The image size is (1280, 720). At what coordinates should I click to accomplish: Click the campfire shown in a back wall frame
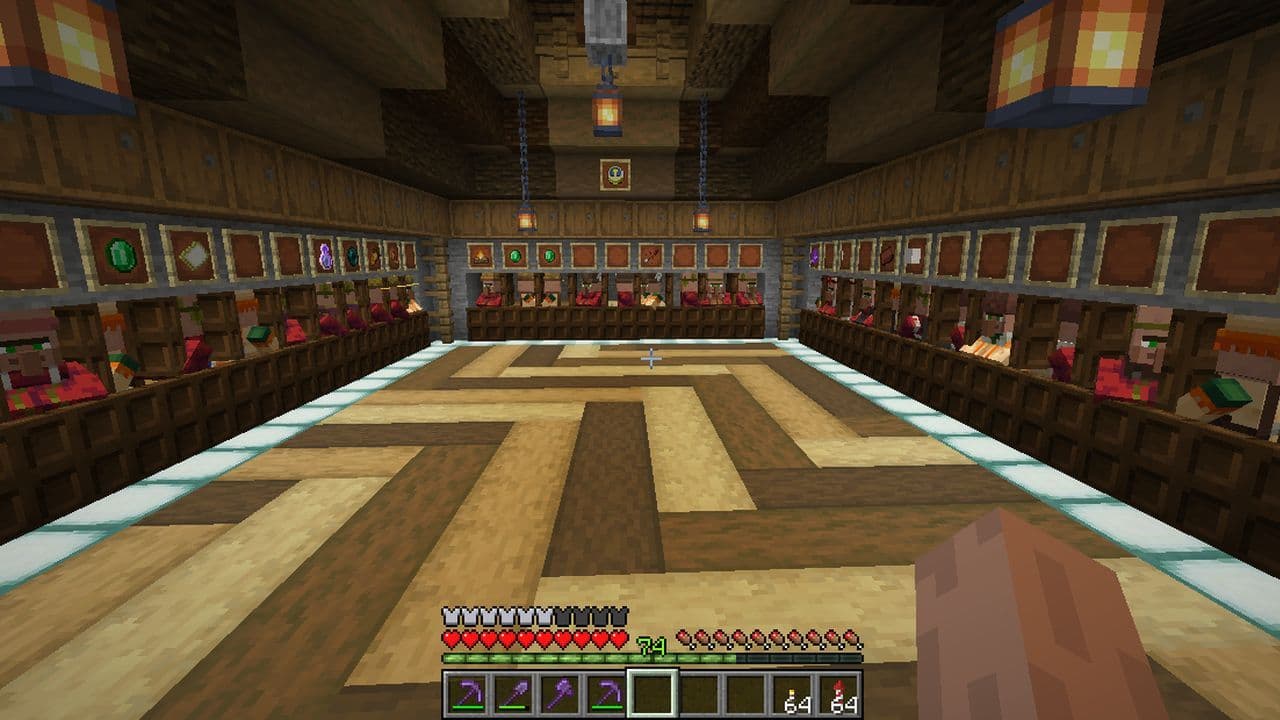pyautogui.click(x=481, y=257)
